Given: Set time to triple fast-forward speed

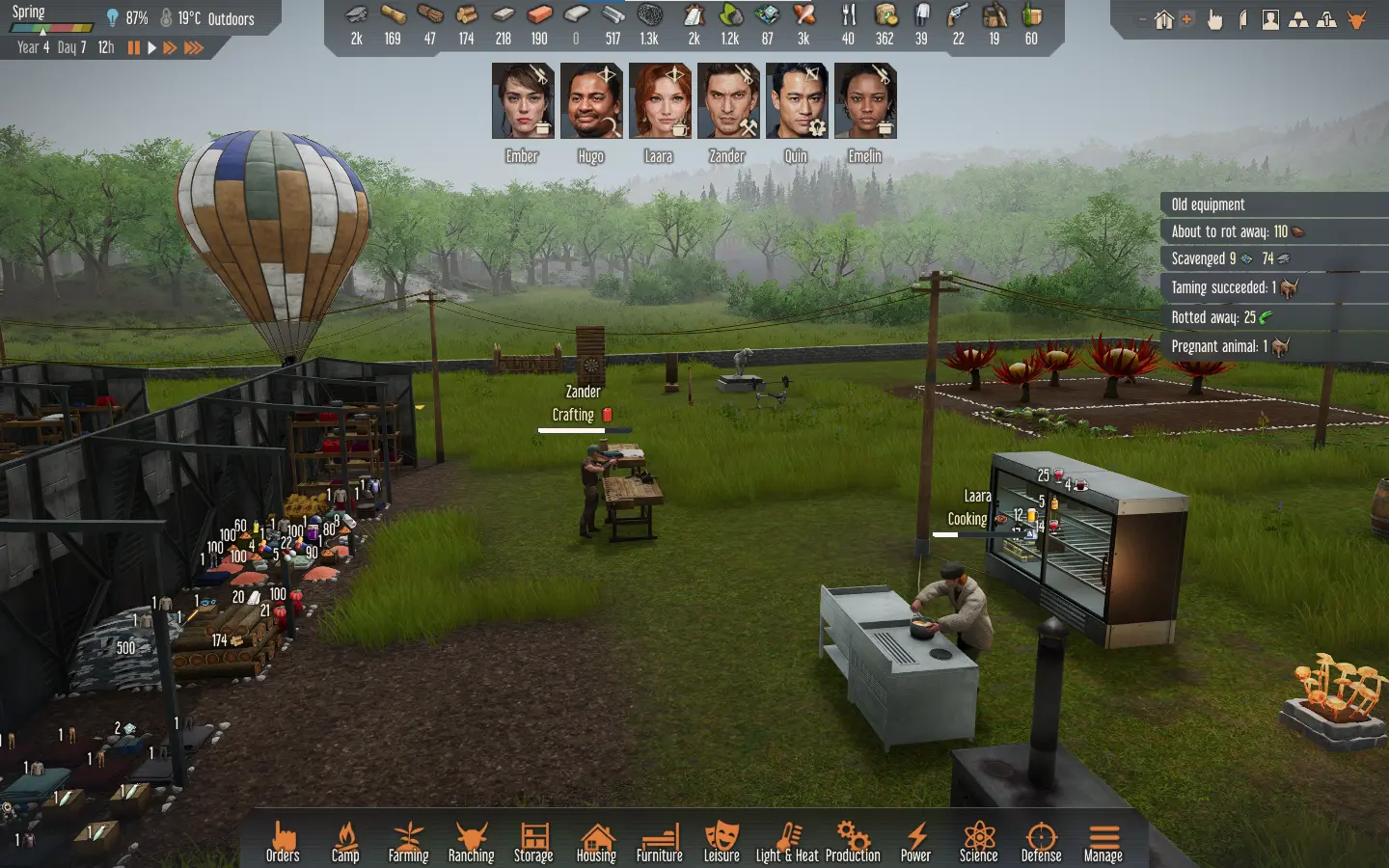Looking at the screenshot, I should coord(193,47).
